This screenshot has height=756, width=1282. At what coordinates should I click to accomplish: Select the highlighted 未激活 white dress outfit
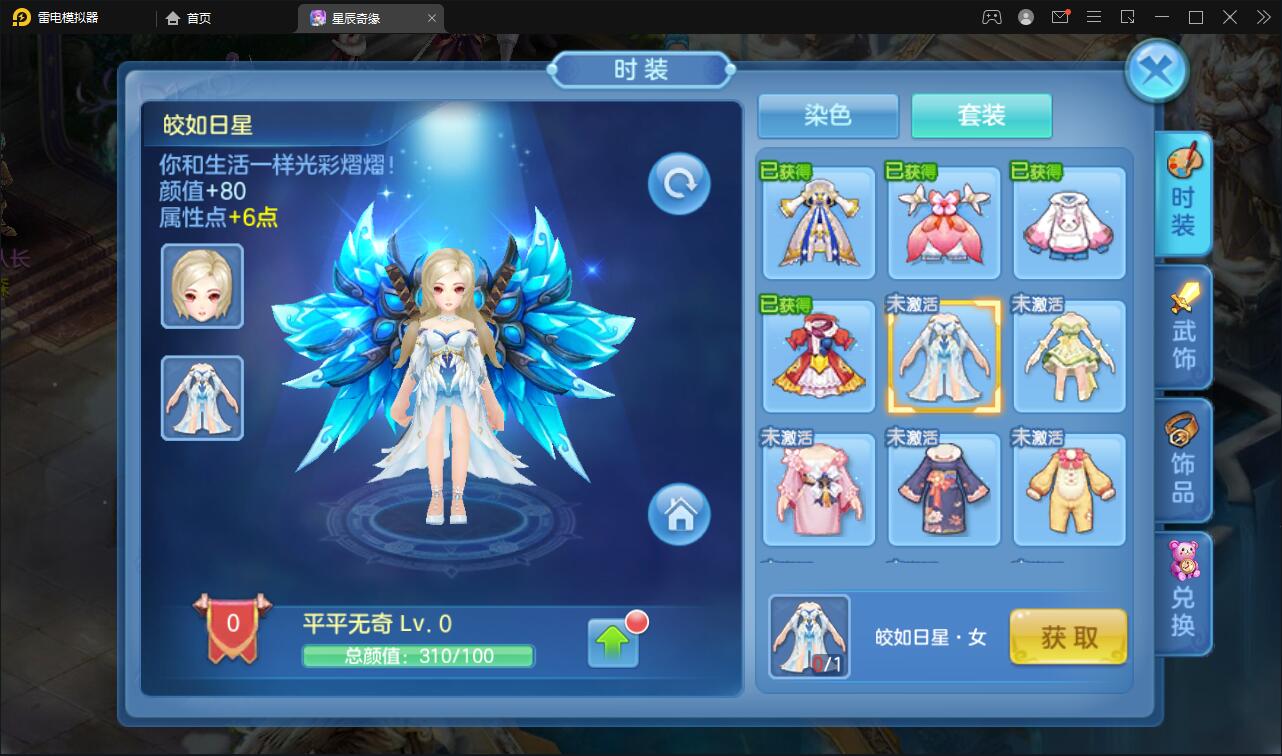[x=943, y=356]
